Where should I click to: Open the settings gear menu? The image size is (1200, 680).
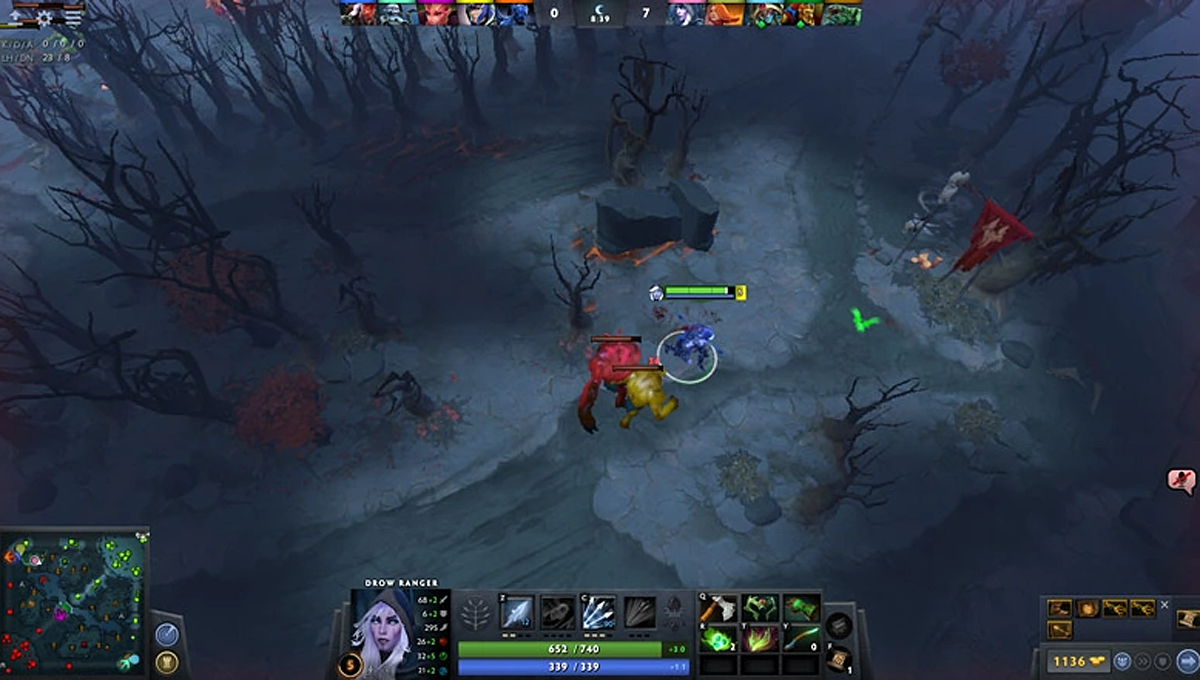(x=46, y=18)
